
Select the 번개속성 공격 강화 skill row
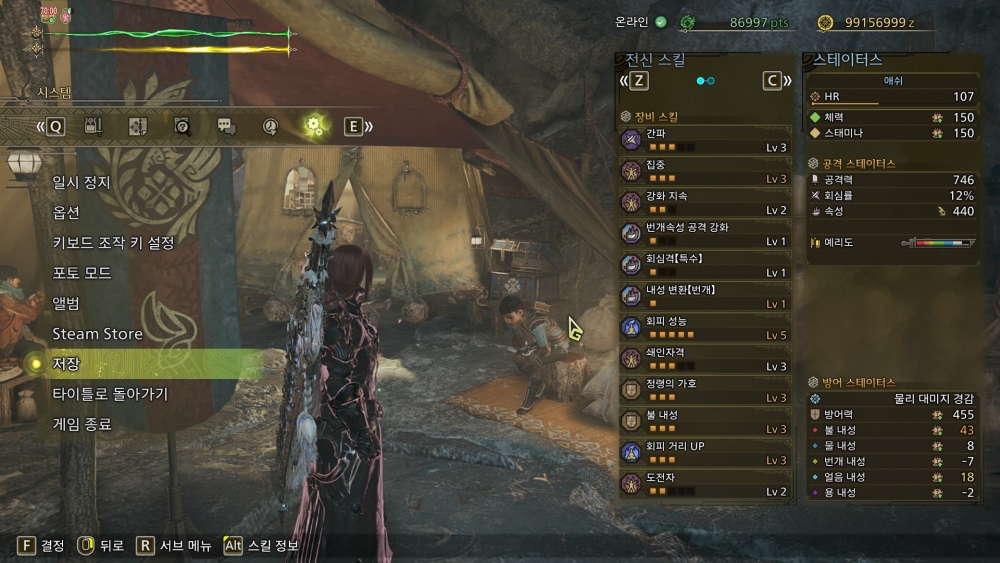pyautogui.click(x=704, y=234)
